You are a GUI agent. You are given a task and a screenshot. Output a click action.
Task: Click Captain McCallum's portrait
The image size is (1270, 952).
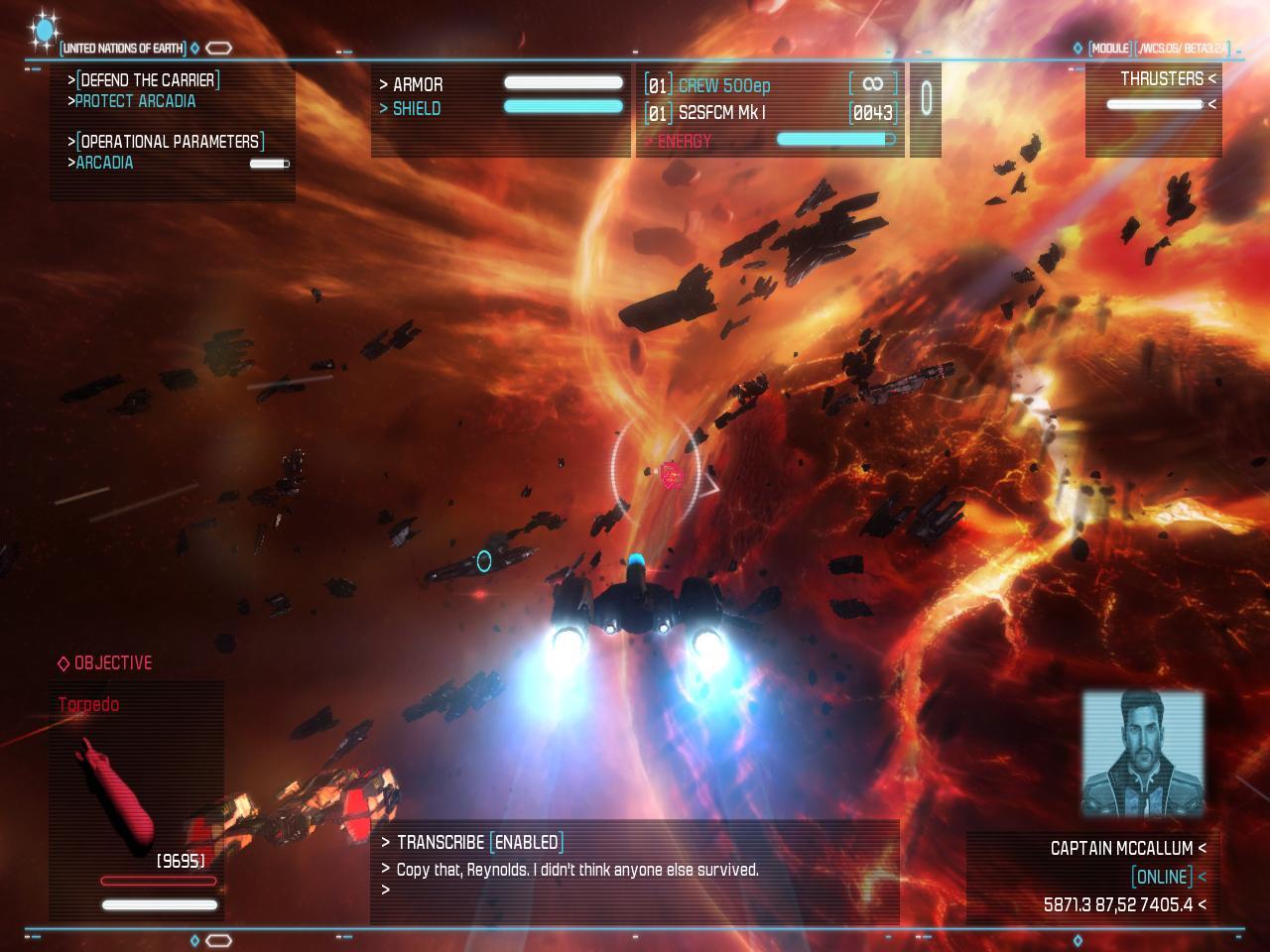[1142, 753]
